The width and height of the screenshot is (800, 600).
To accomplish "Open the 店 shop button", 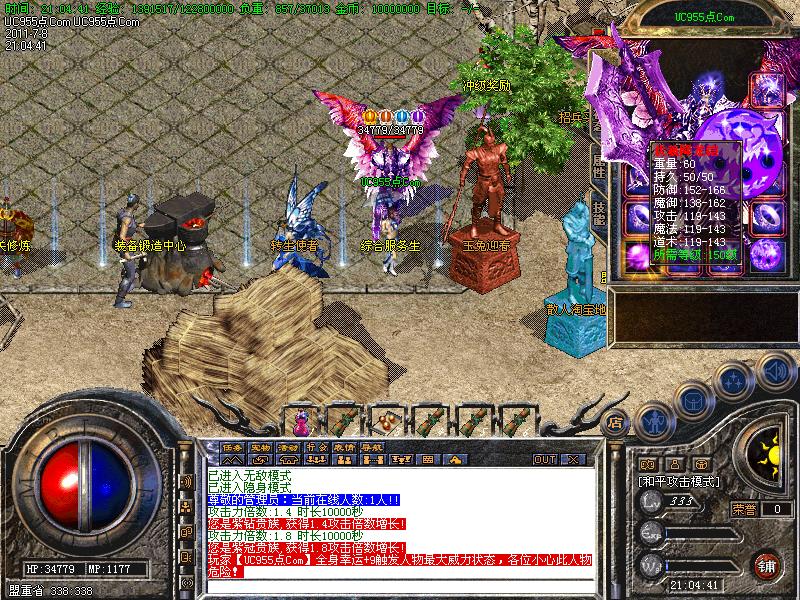I will (x=616, y=421).
